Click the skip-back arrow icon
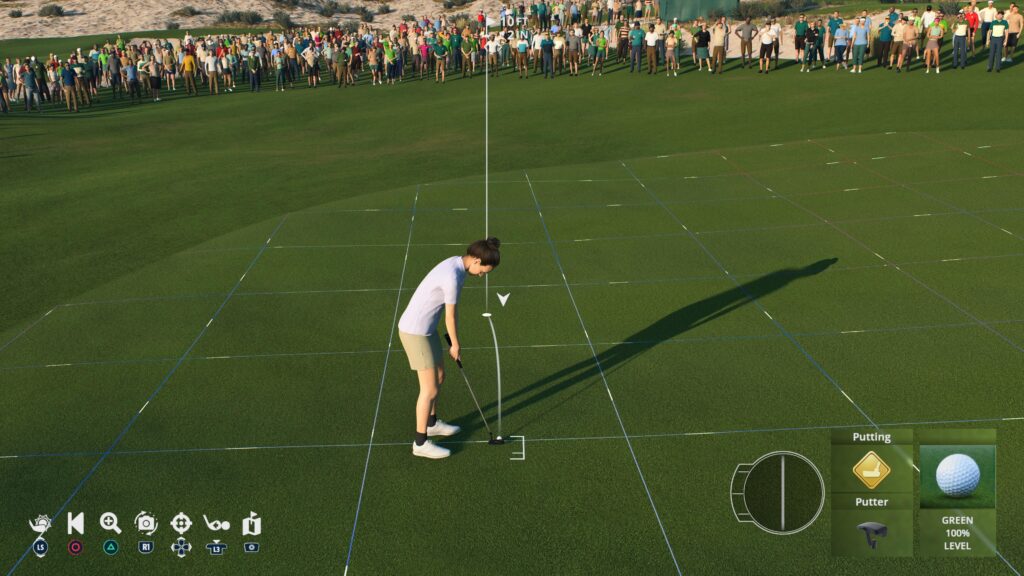The width and height of the screenshot is (1024, 576). tap(76, 523)
